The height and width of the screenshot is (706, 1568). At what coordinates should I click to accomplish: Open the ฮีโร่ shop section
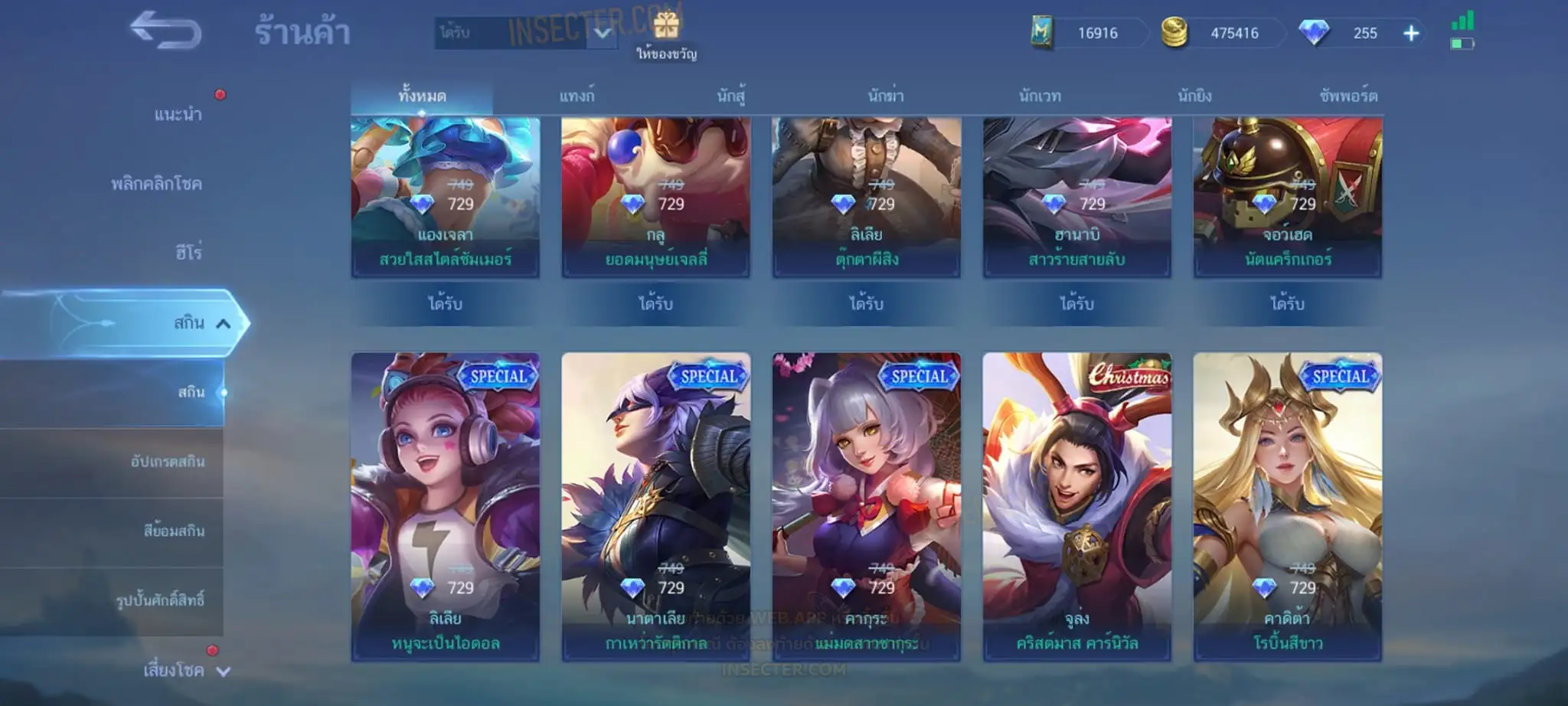pos(188,253)
